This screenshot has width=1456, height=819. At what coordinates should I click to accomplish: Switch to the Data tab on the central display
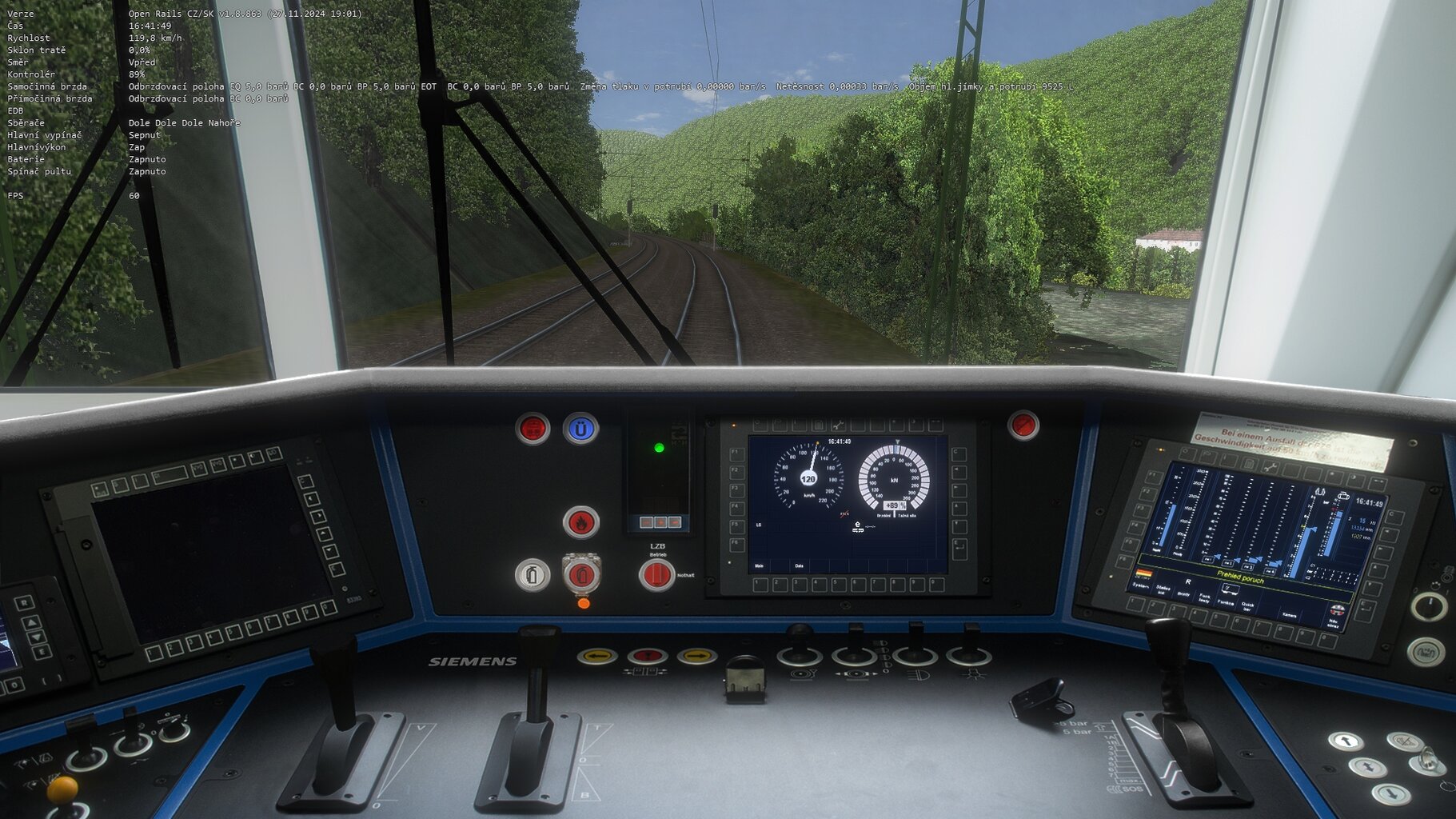[799, 565]
